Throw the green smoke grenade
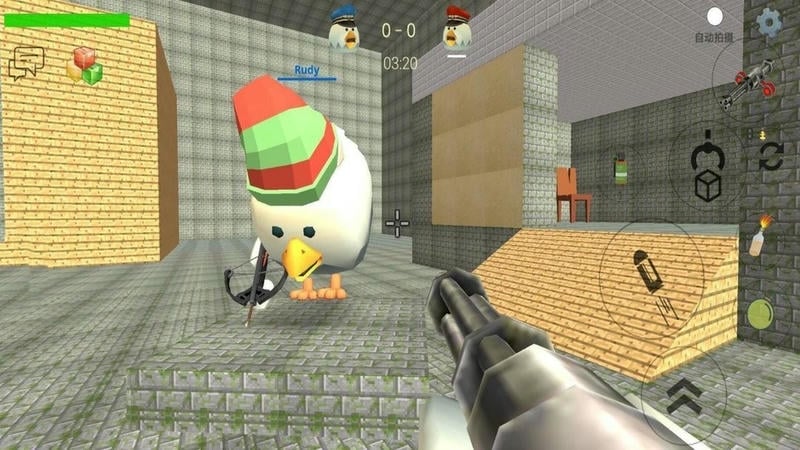Viewport: 800px width, 450px height. [x=620, y=169]
